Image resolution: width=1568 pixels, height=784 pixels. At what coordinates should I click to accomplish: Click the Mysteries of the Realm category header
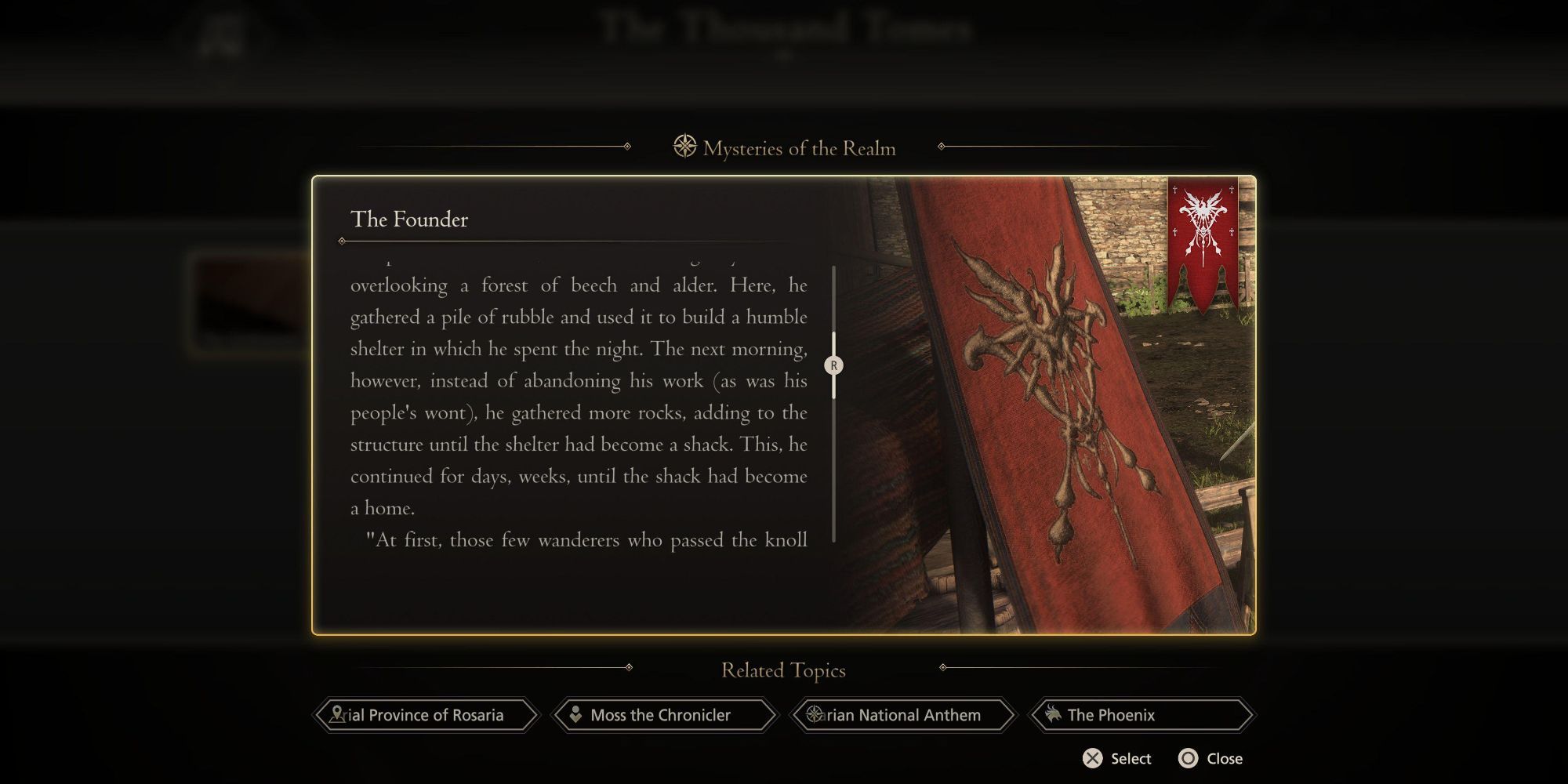click(800, 148)
